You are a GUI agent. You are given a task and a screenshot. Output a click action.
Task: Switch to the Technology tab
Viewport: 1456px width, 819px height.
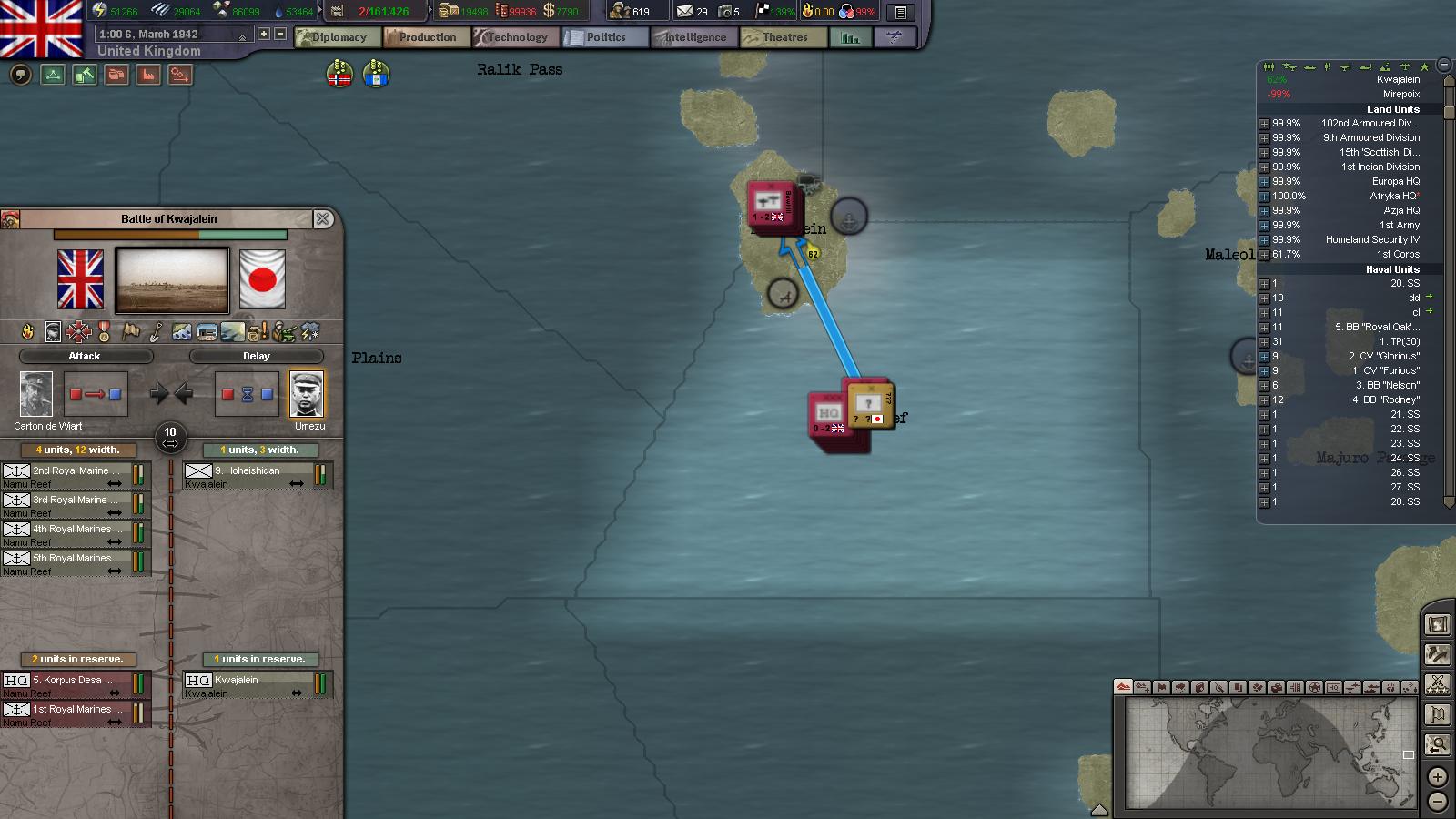[515, 37]
